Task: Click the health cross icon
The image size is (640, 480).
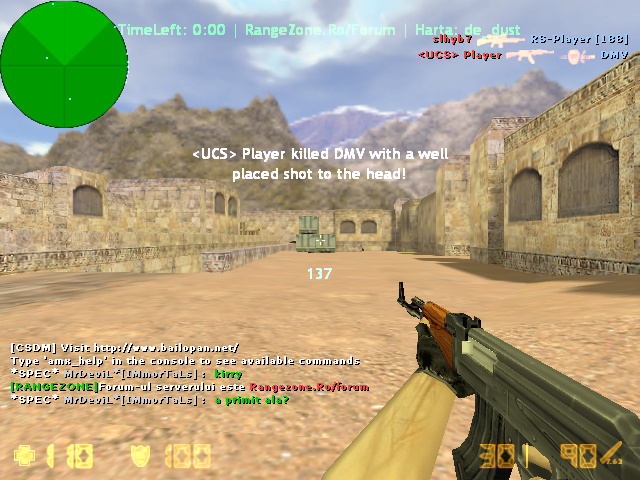Action: 23,456
